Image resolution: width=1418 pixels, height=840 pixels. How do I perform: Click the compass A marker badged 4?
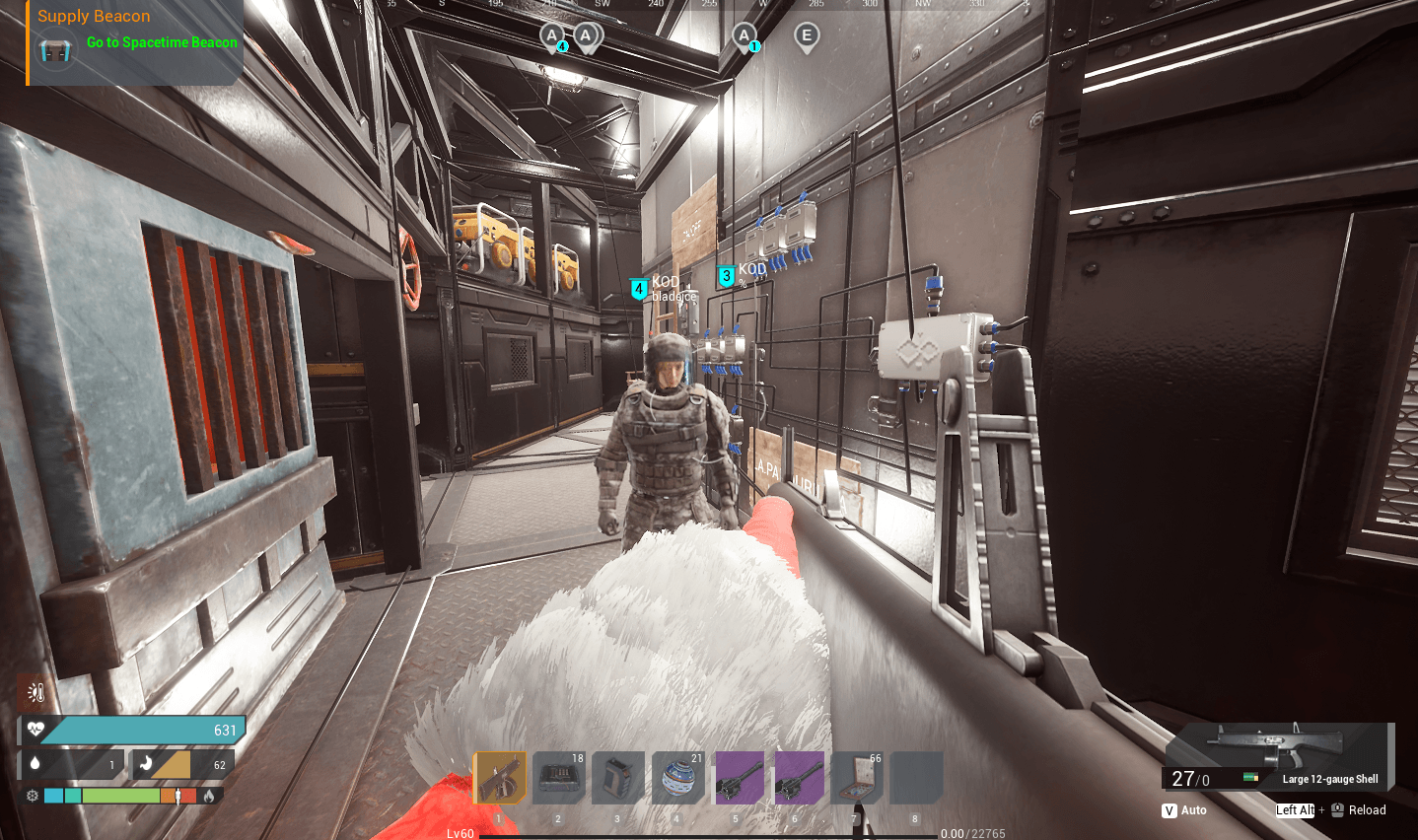coord(553,37)
